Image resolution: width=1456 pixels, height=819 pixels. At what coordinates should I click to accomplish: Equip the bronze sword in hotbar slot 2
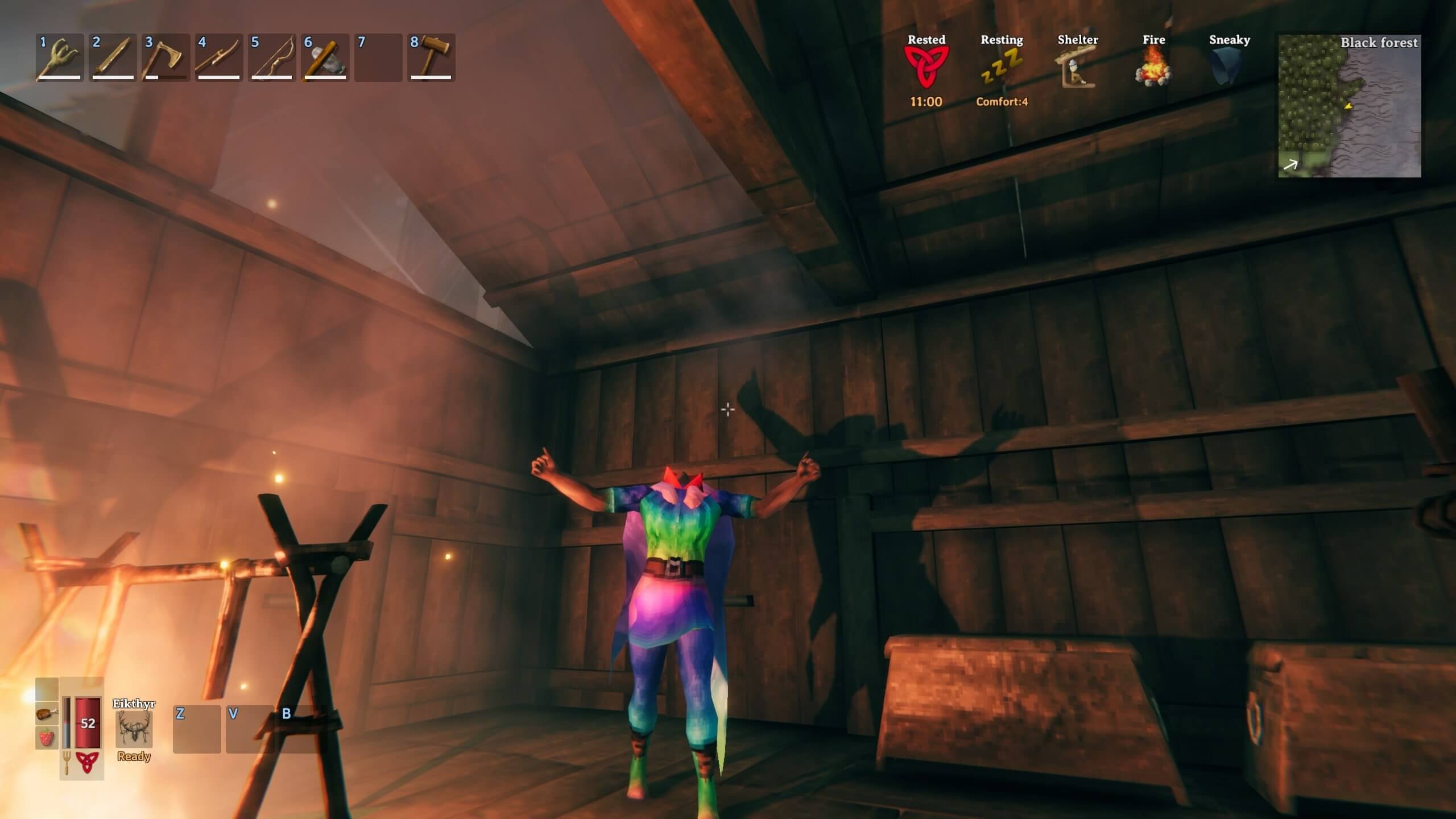113,58
